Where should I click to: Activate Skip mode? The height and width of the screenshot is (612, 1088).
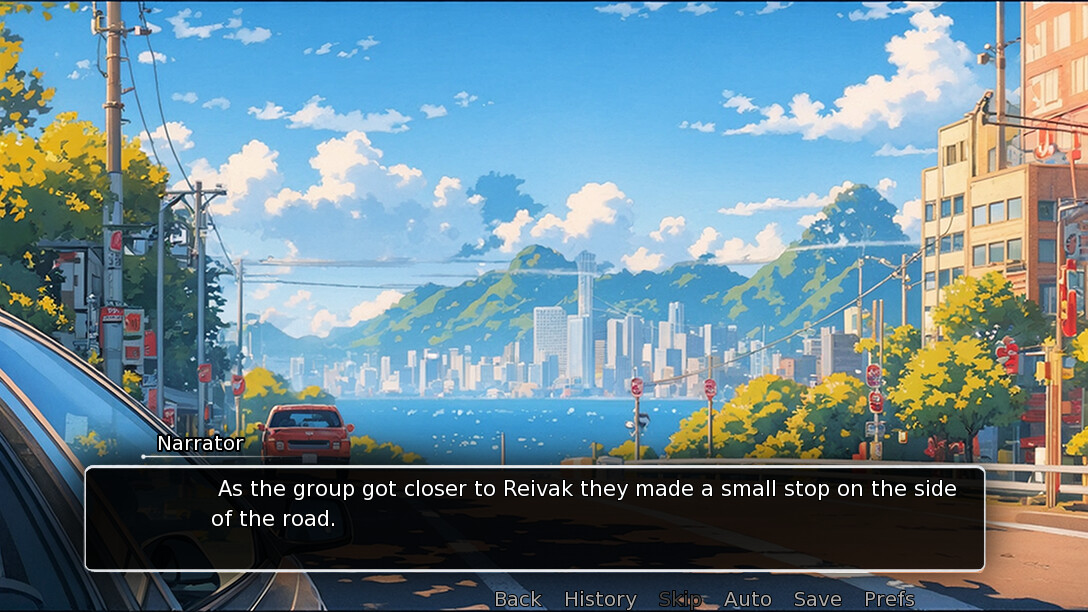click(680, 599)
